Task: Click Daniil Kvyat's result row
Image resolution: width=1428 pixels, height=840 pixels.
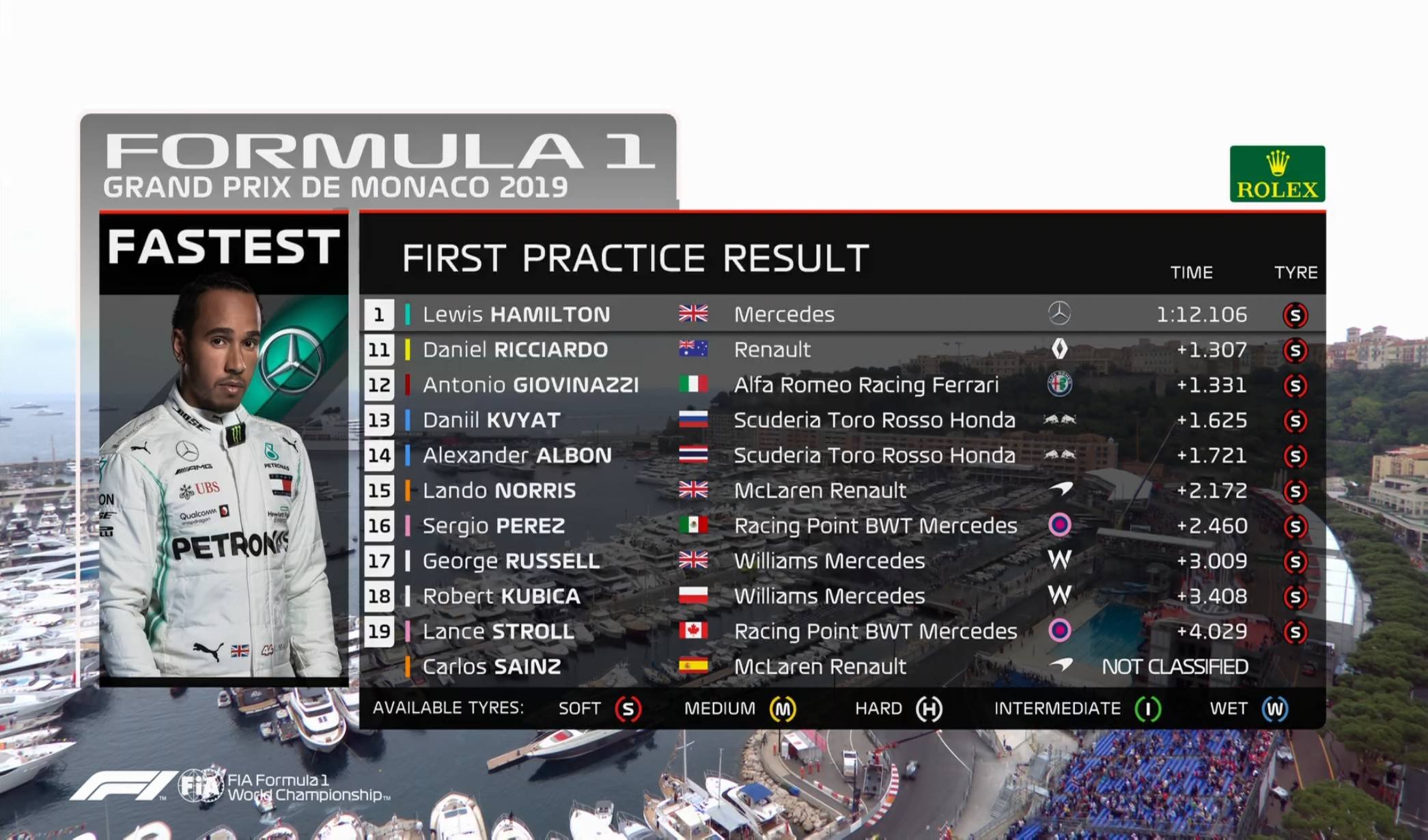Action: (841, 420)
